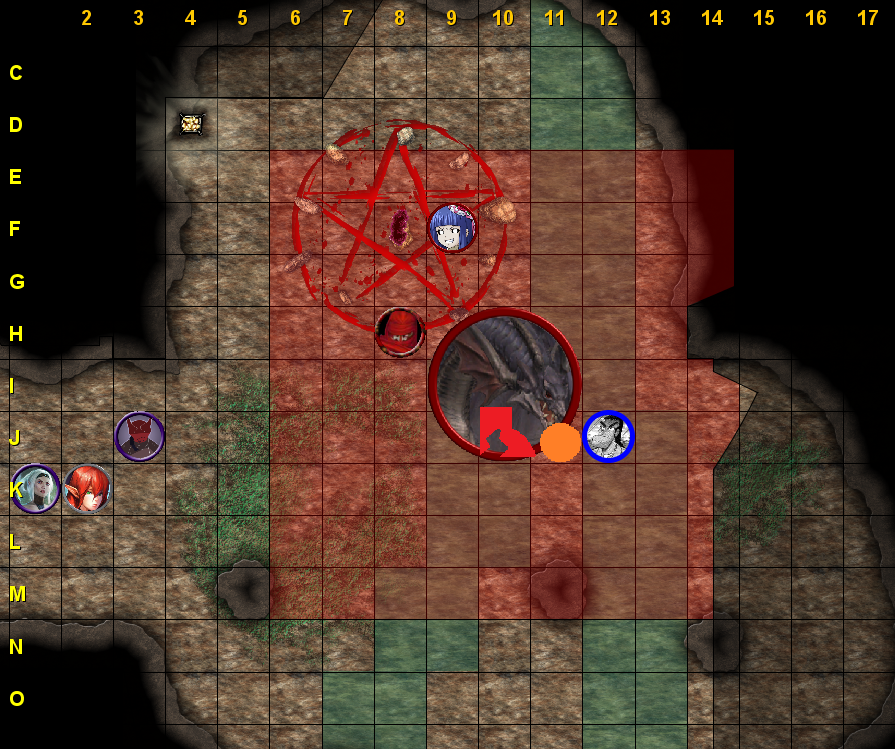Viewport: 895px width, 749px height.
Task: Select the blue-ringed white-haired token
Action: [x=608, y=437]
